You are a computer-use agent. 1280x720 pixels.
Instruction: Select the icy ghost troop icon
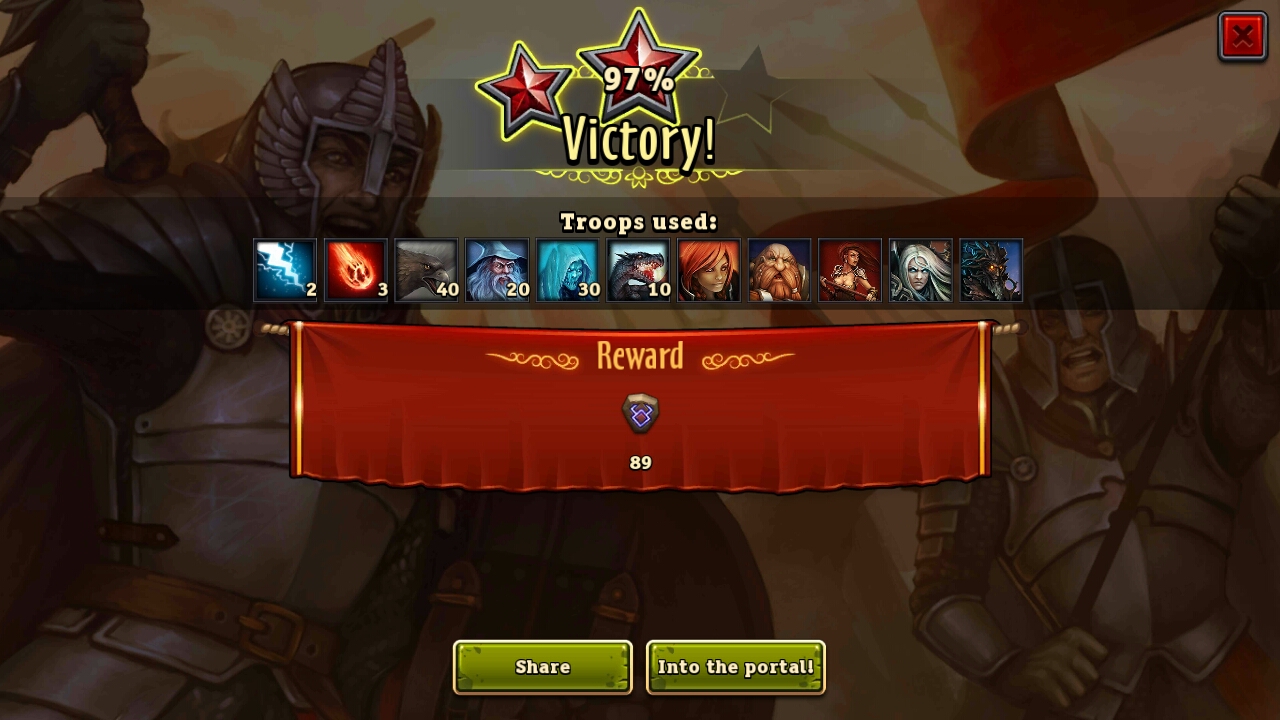[568, 270]
